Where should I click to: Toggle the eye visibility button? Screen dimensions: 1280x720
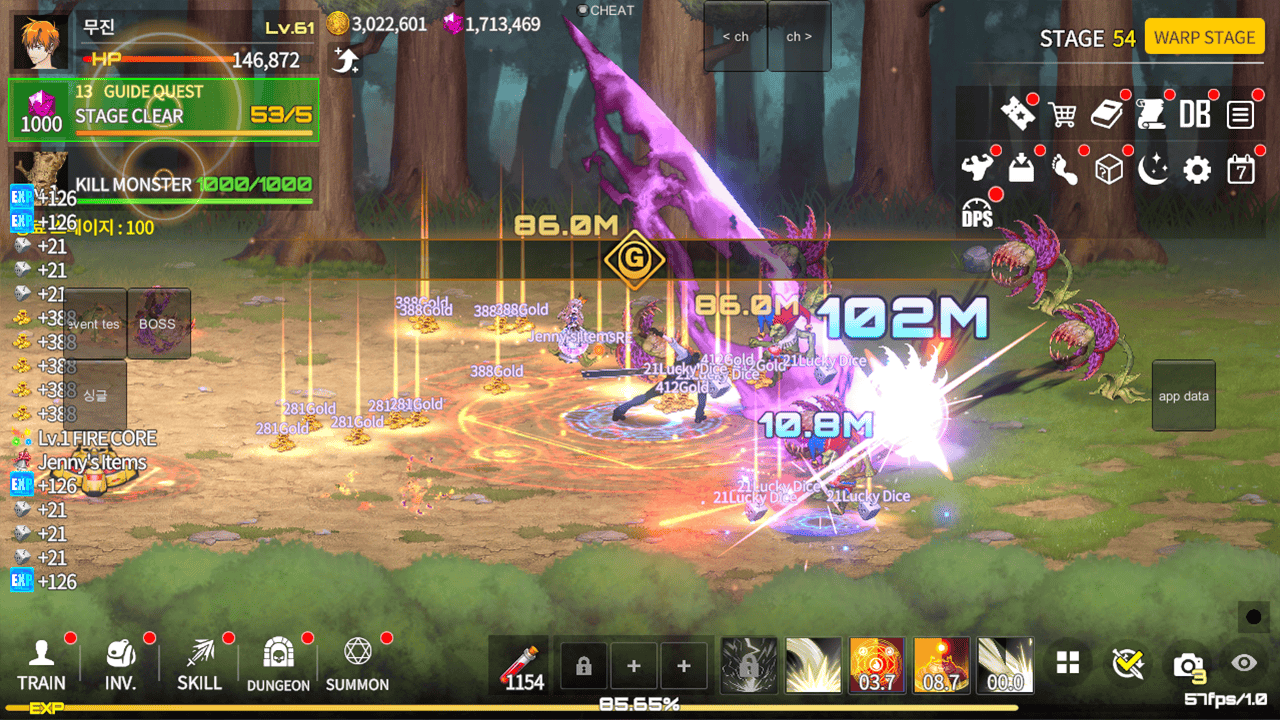click(1244, 662)
